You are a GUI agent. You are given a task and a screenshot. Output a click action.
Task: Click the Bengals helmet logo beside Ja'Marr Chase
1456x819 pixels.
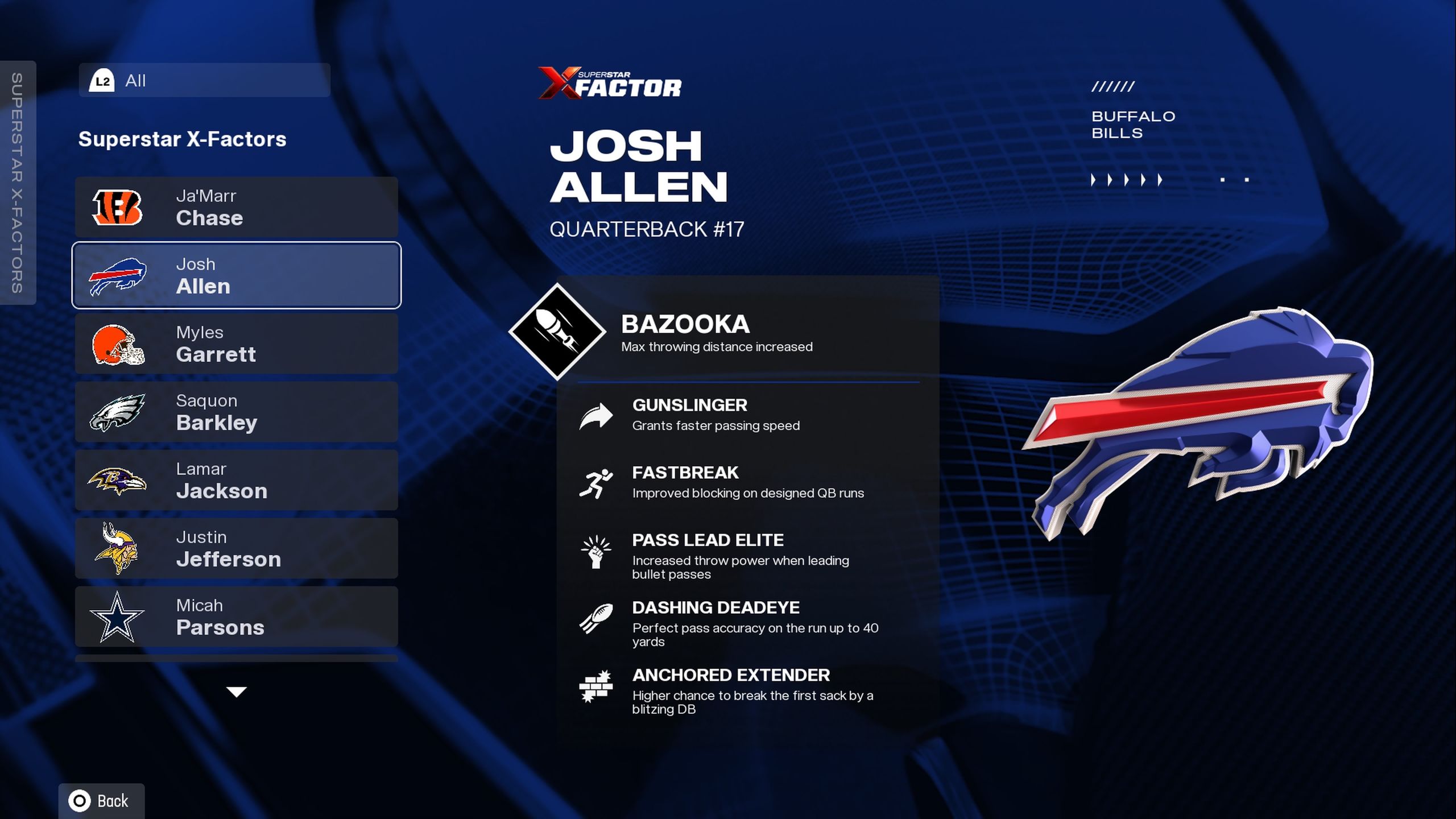click(x=118, y=207)
